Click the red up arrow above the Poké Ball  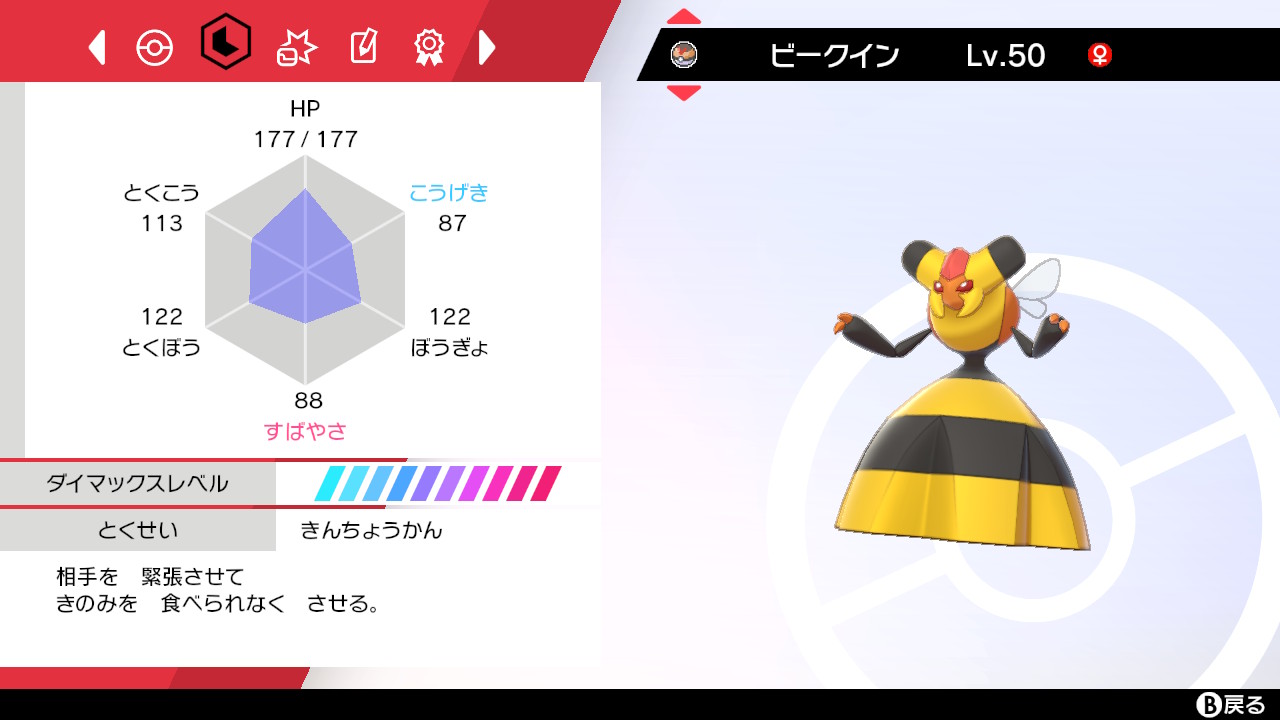[x=683, y=16]
